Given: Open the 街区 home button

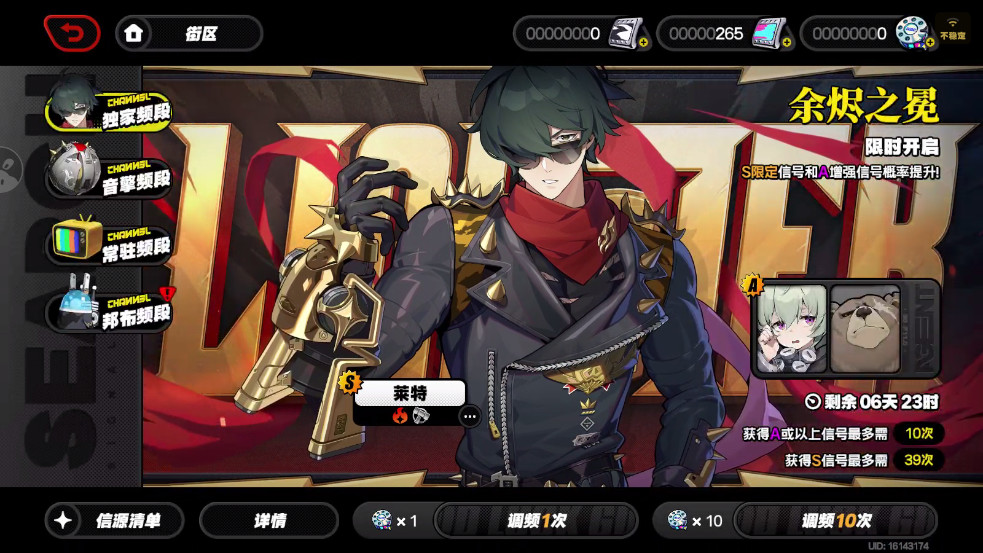Looking at the screenshot, I should coord(188,33).
